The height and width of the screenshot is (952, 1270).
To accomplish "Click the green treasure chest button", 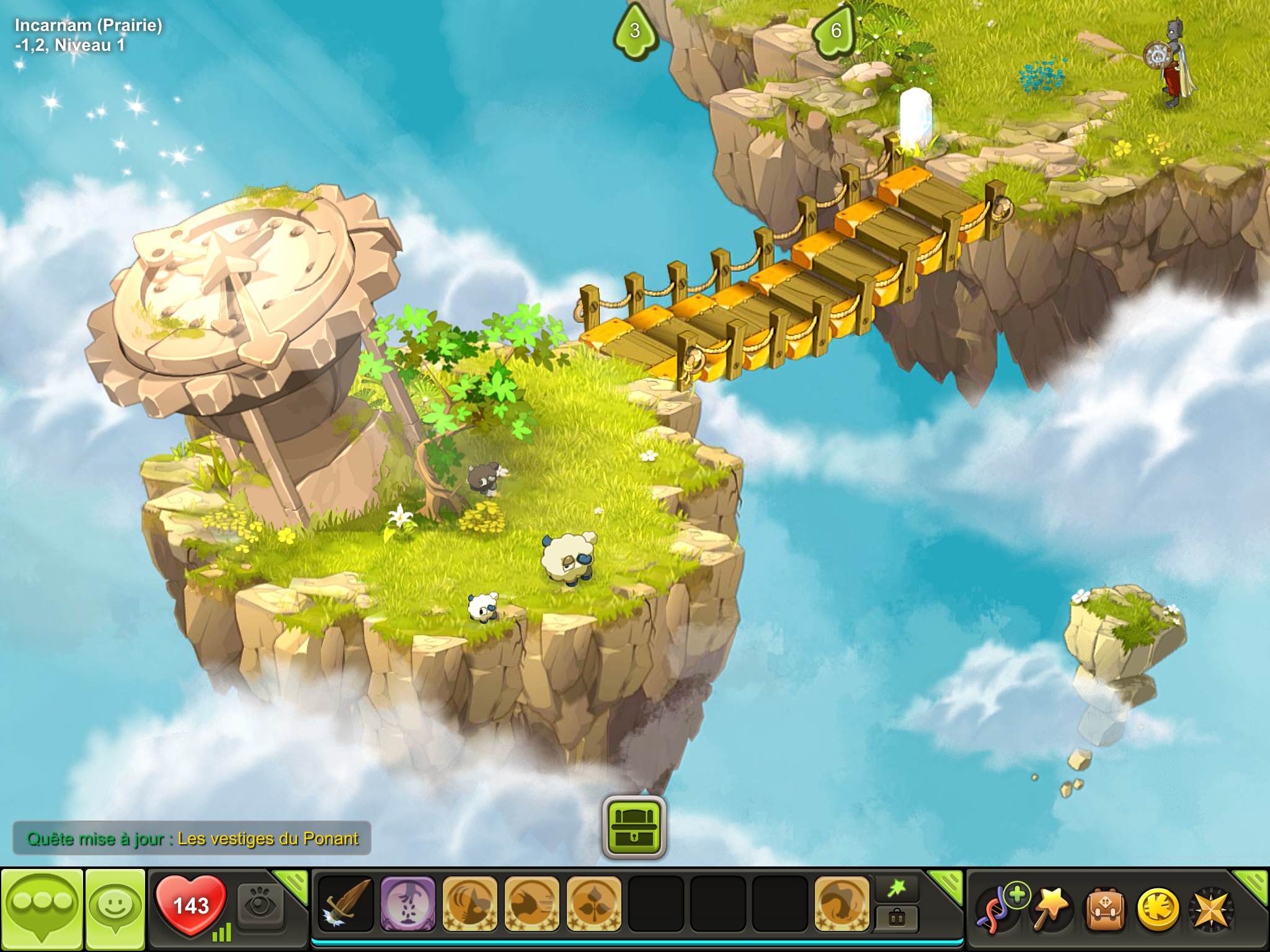I will click(x=634, y=827).
